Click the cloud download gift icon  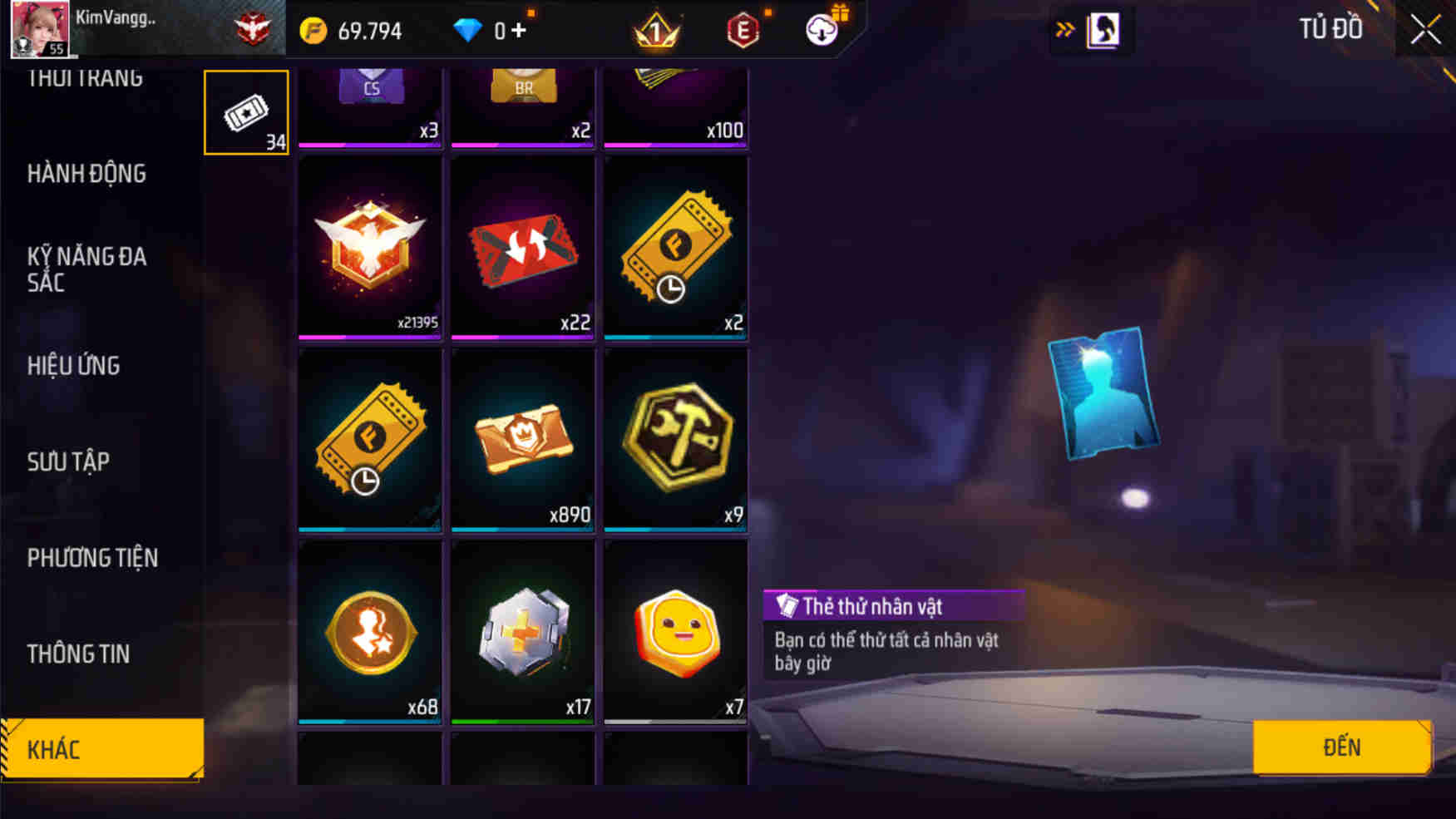coord(822,30)
